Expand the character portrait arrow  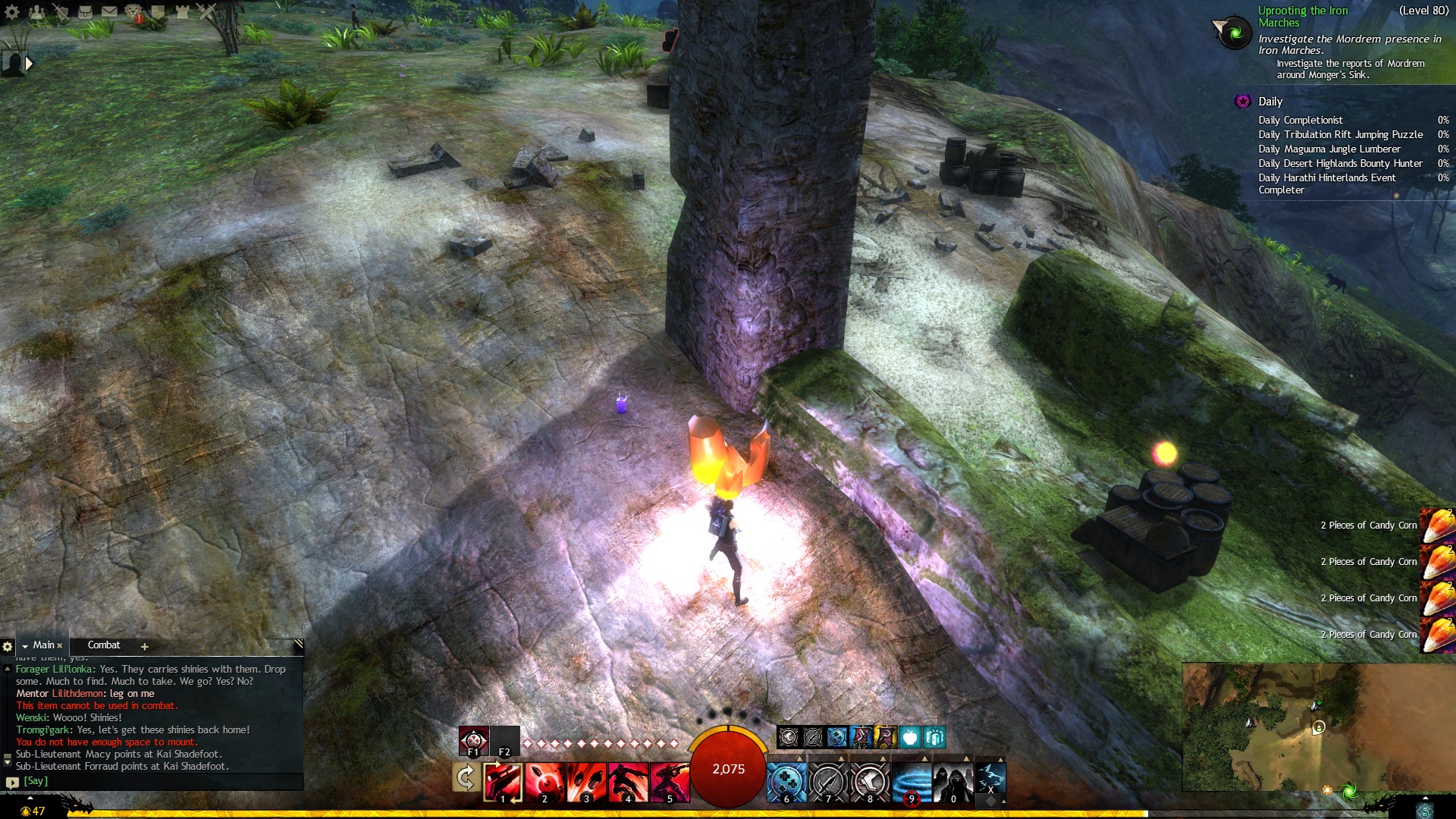pyautogui.click(x=29, y=64)
